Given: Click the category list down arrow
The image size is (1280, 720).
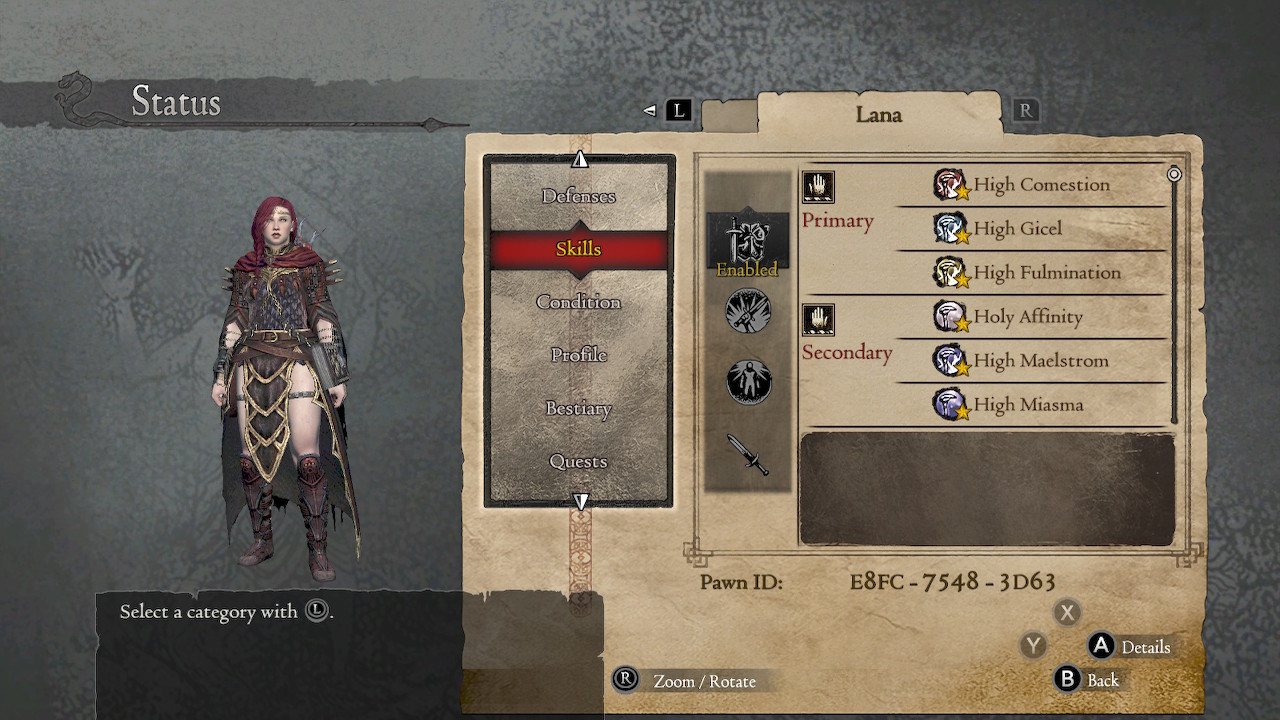Looking at the screenshot, I should click(580, 501).
